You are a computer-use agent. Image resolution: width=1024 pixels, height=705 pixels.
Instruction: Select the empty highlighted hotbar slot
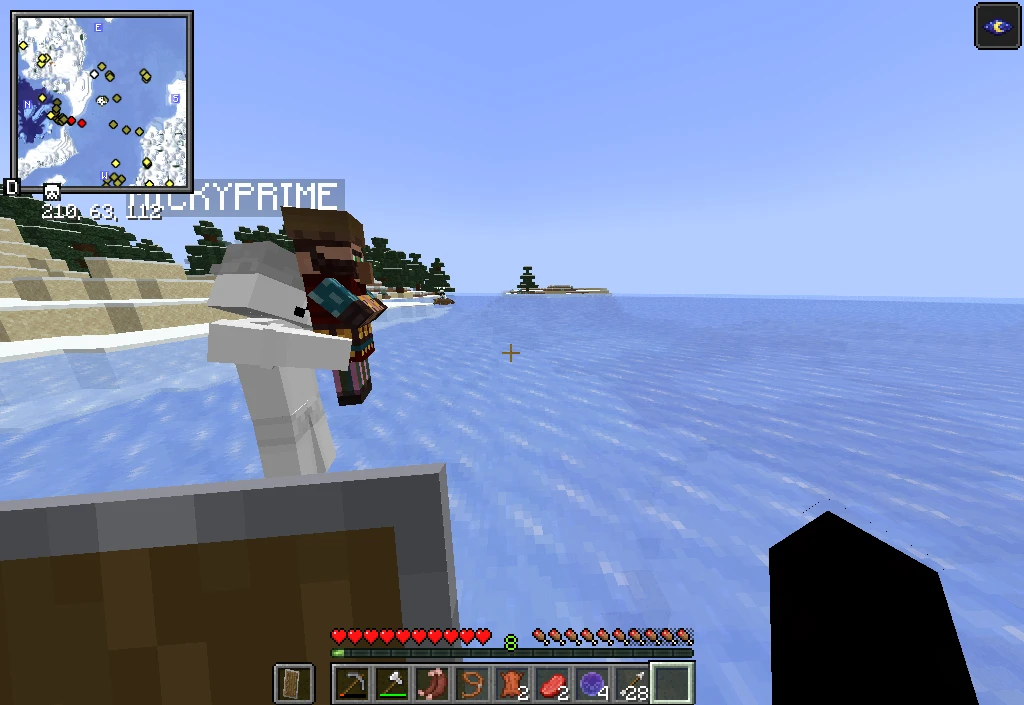(x=672, y=684)
